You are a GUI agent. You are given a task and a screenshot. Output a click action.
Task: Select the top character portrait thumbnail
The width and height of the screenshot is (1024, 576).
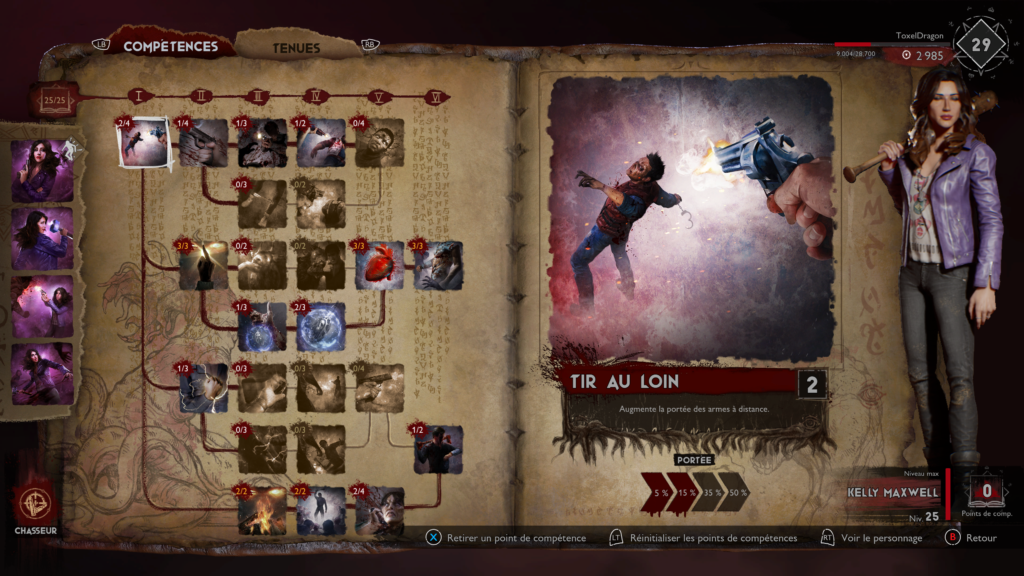point(42,170)
